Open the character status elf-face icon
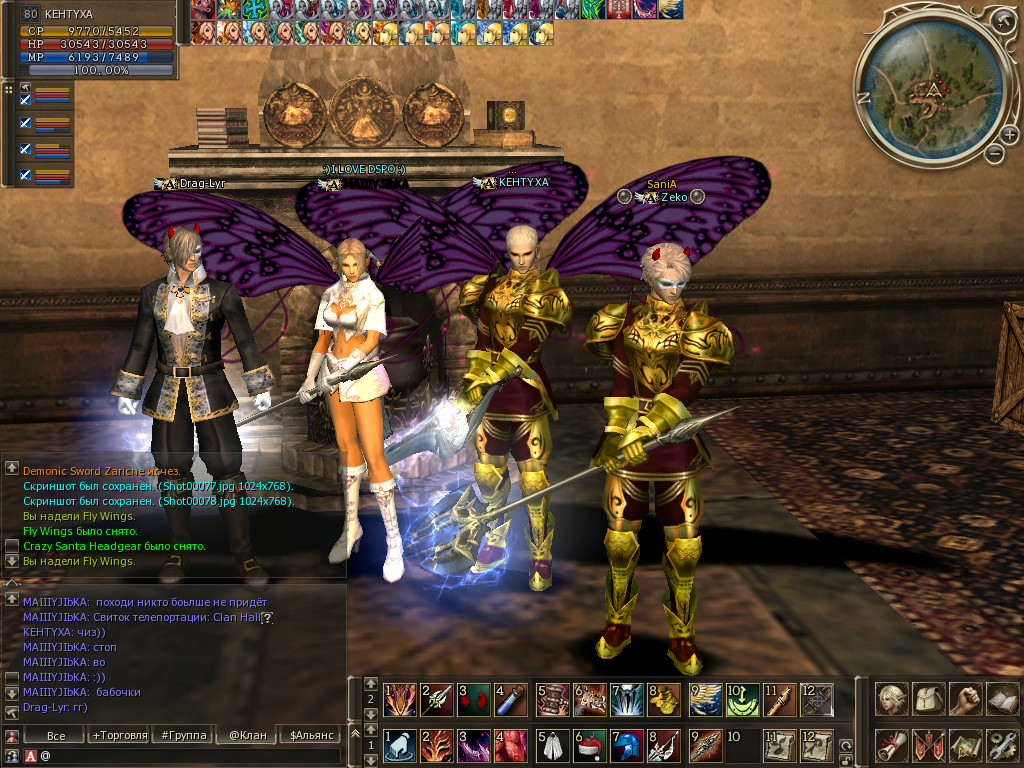Screen dimensions: 1024x768 [892, 698]
